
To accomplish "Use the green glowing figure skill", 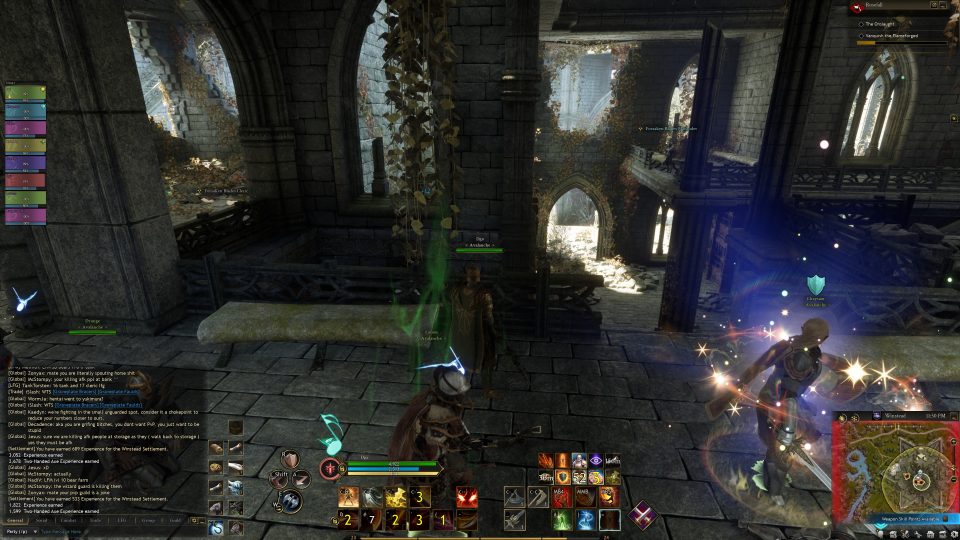I will pyautogui.click(x=562, y=519).
